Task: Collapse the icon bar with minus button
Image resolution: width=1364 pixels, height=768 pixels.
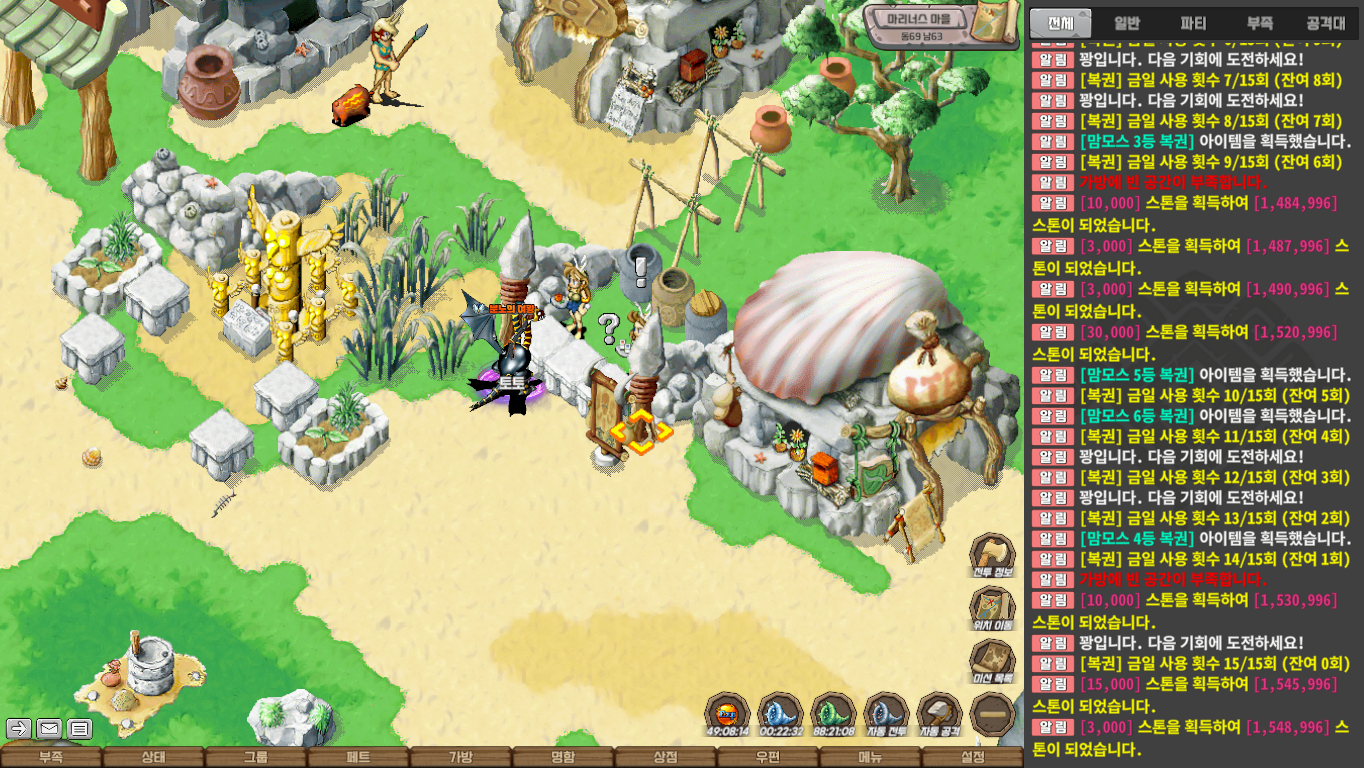Action: click(x=992, y=715)
